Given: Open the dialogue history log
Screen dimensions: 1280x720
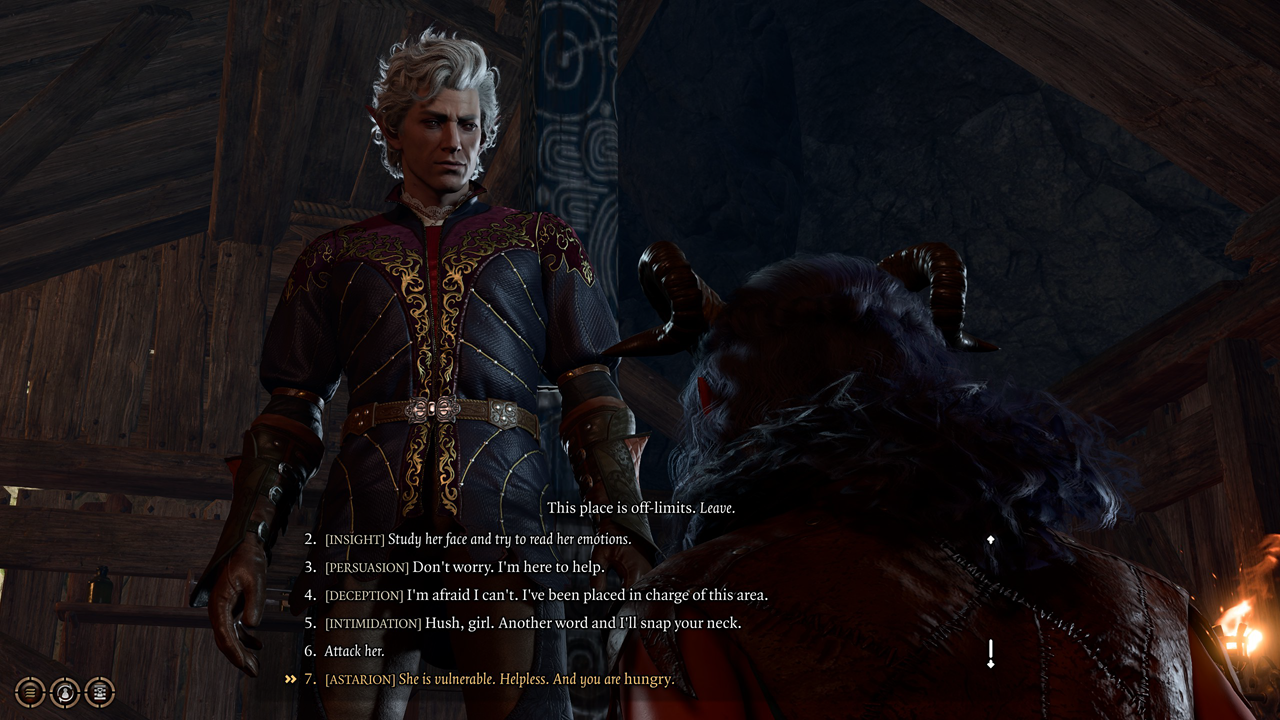Looking at the screenshot, I should pos(29,693).
